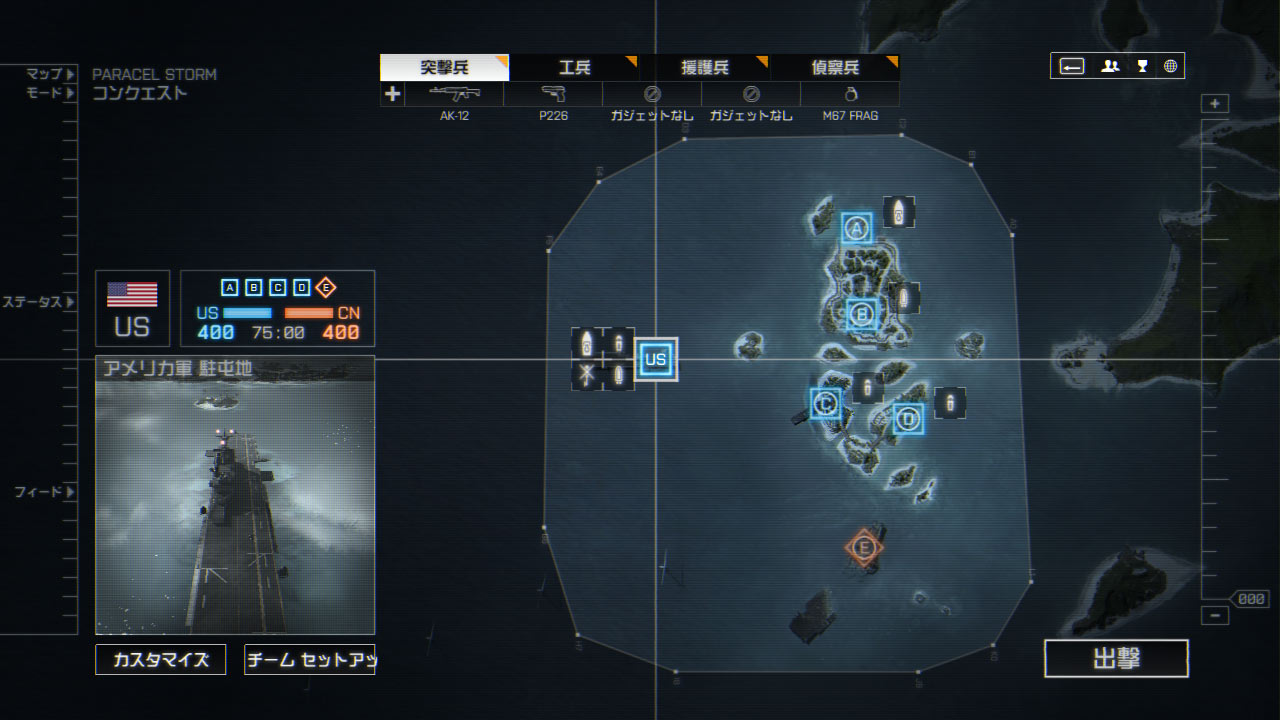1280x720 pixels.
Task: Select capture point B on the map
Action: (x=862, y=315)
